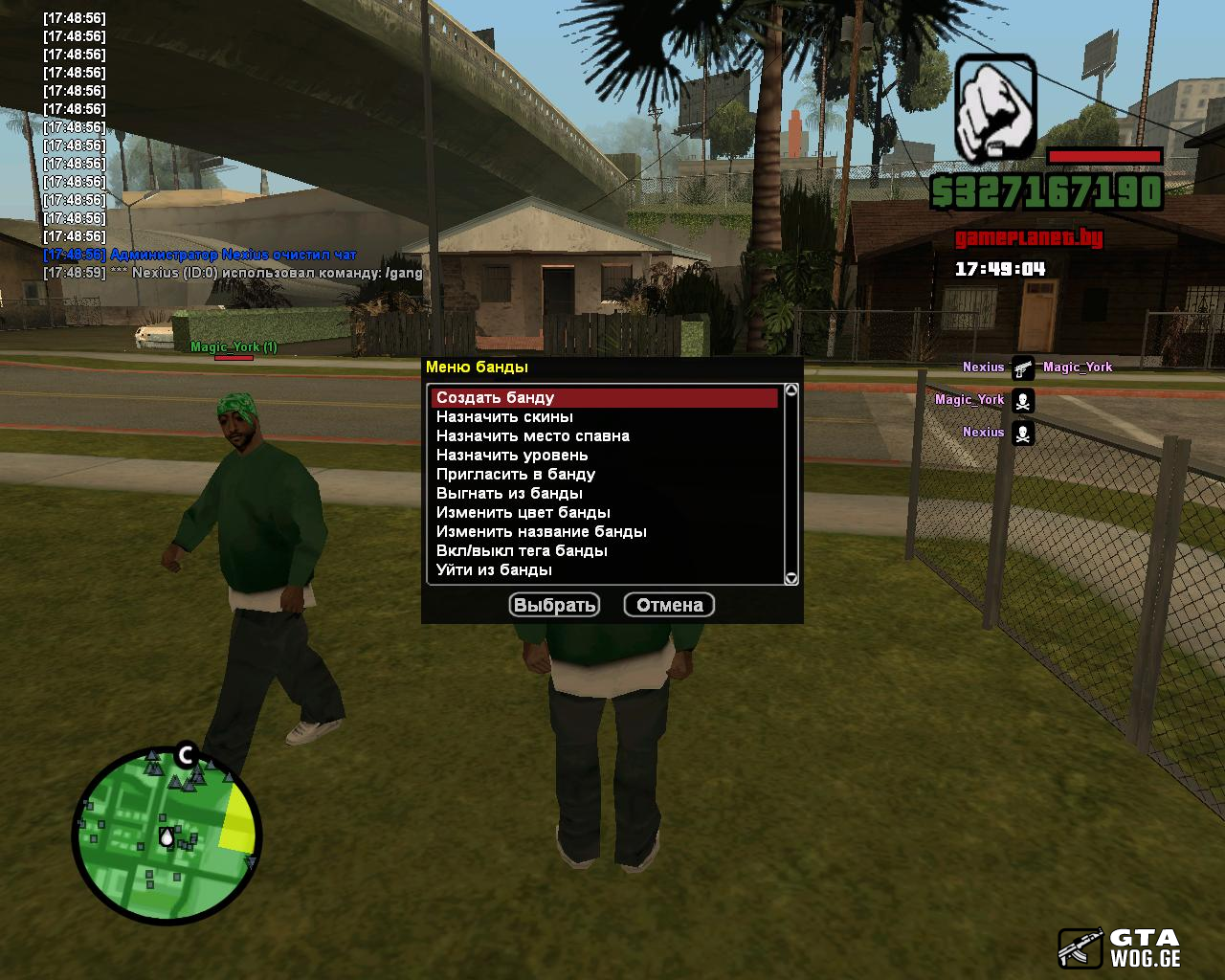Select Уйти из банды entry
This screenshot has height=980, width=1225.
(x=494, y=570)
